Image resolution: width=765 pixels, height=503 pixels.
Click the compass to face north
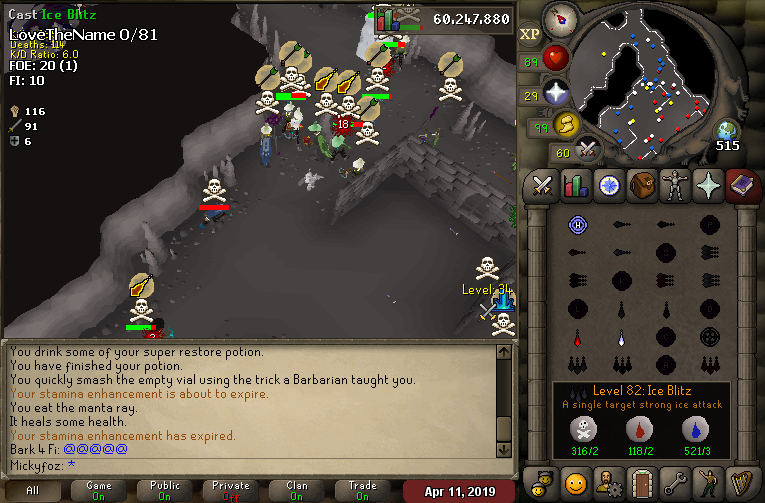pos(560,18)
